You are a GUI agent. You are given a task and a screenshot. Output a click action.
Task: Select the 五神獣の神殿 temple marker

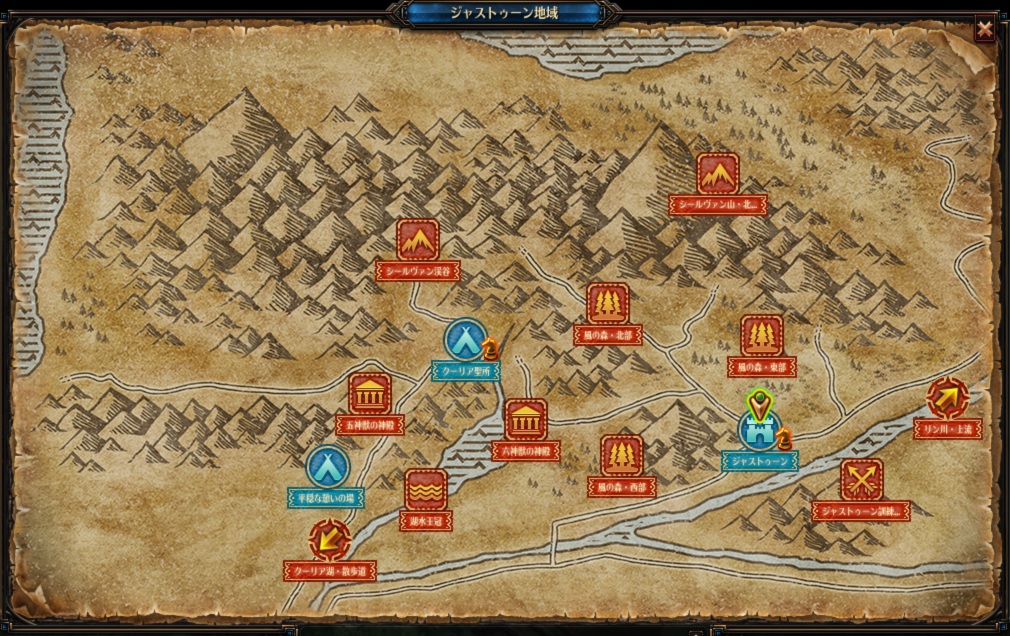point(370,394)
